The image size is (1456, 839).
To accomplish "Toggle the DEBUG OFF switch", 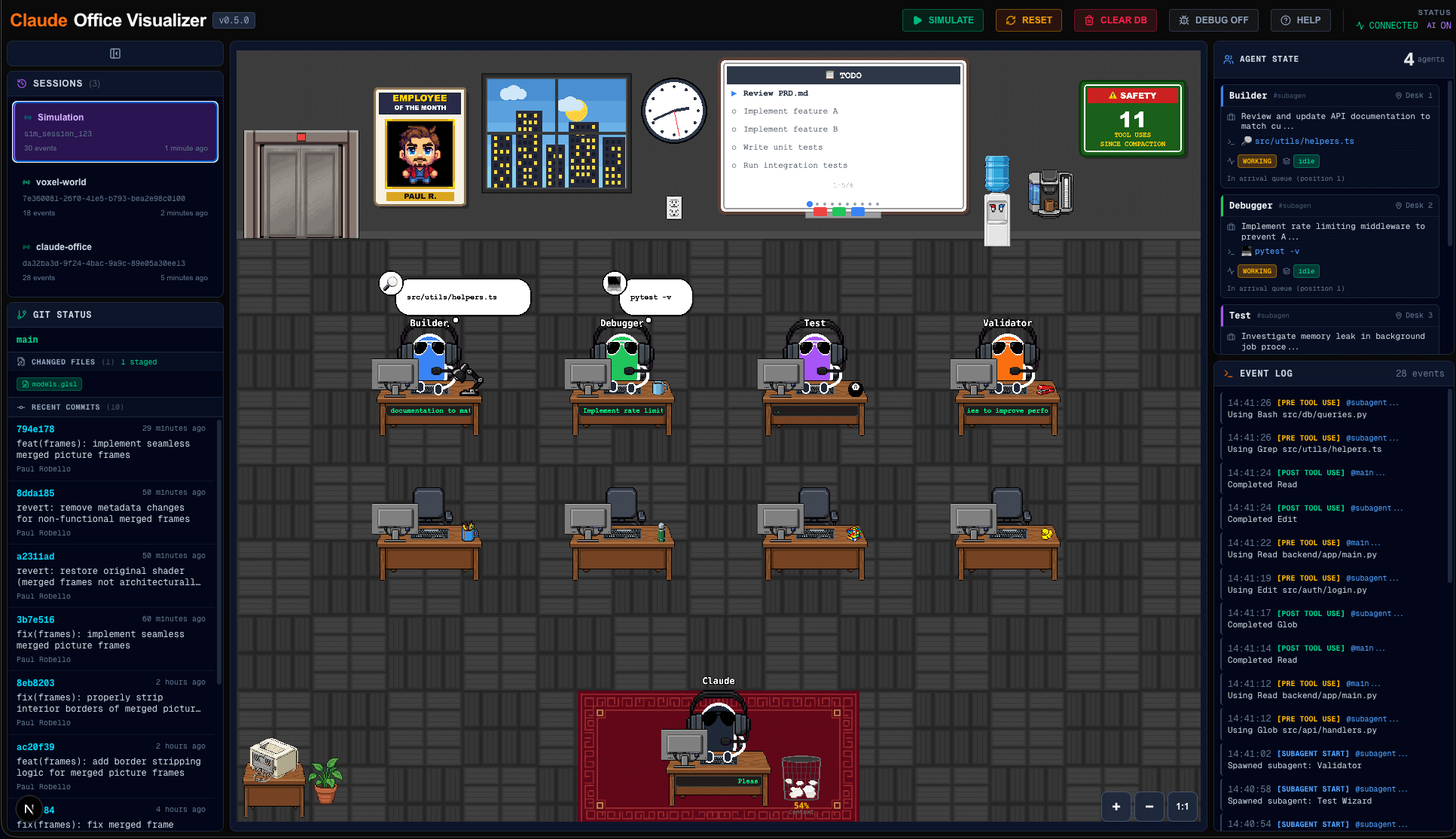I will (1213, 20).
